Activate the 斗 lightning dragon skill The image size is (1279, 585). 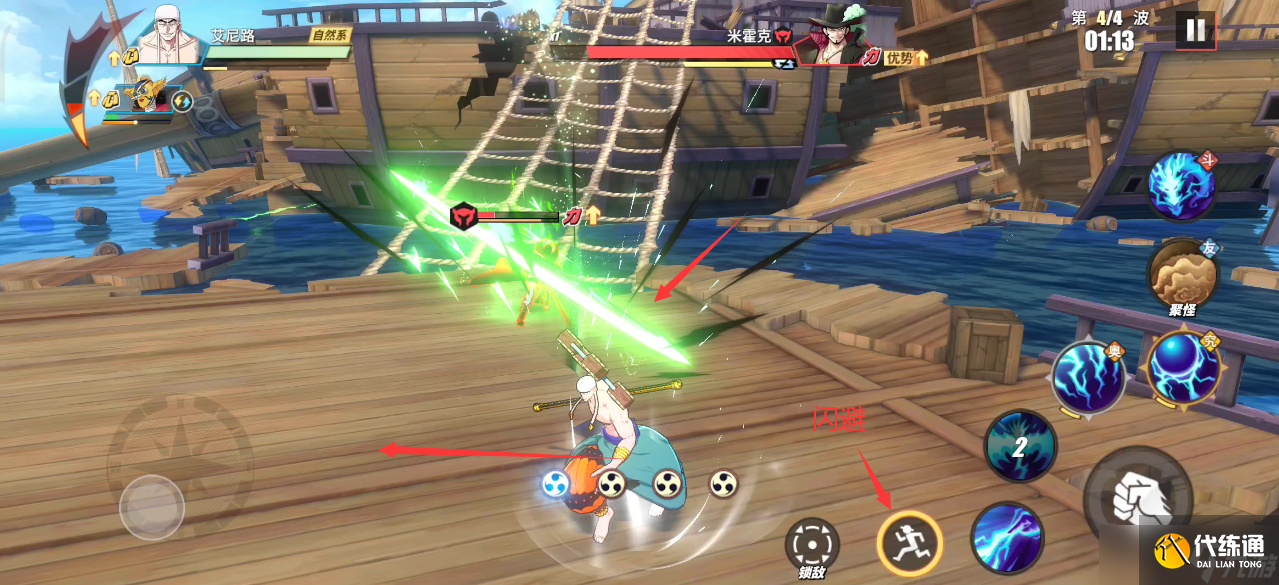[x=1182, y=186]
